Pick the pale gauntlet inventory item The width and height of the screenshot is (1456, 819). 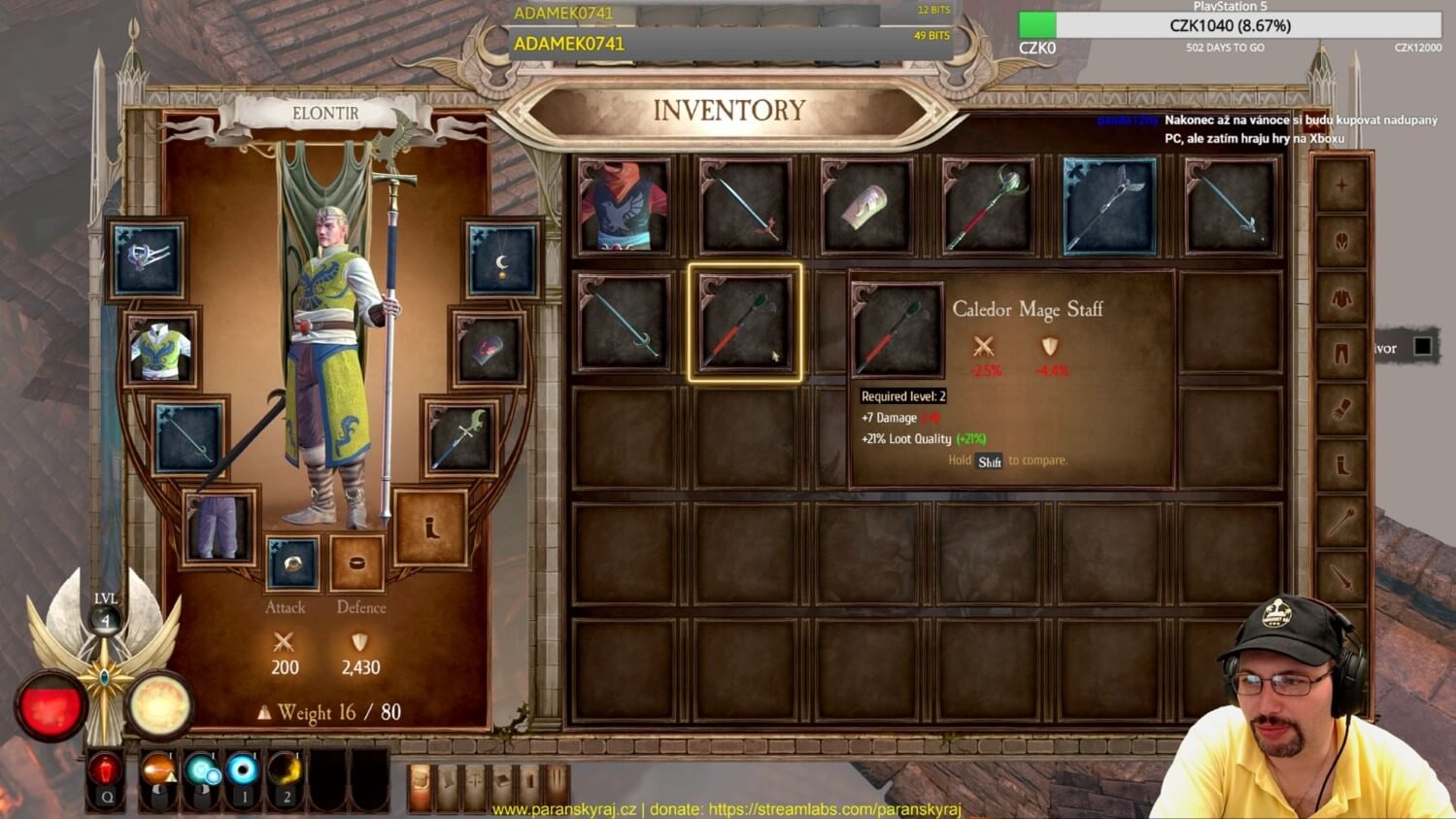point(865,206)
